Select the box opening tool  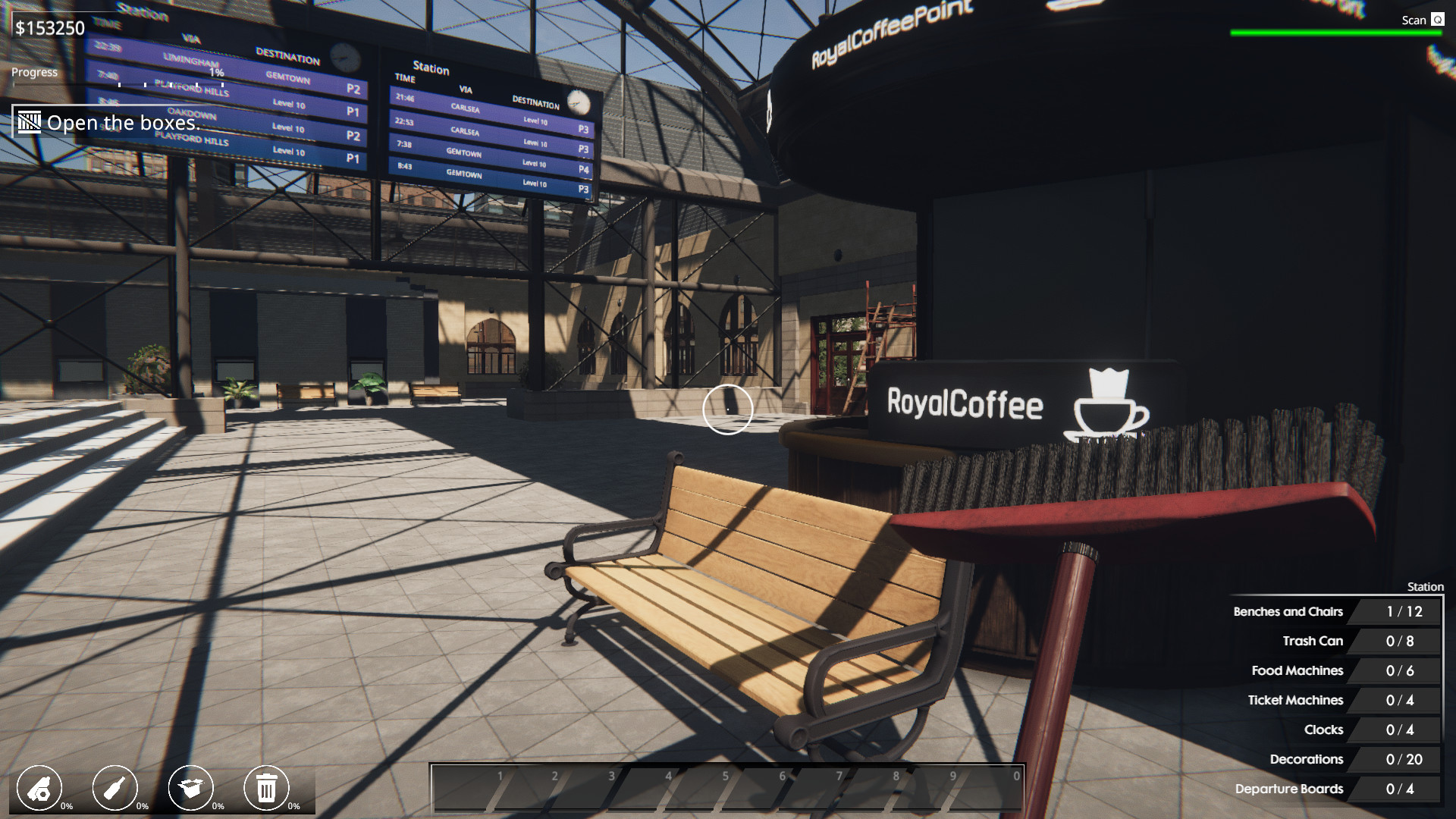[x=192, y=788]
